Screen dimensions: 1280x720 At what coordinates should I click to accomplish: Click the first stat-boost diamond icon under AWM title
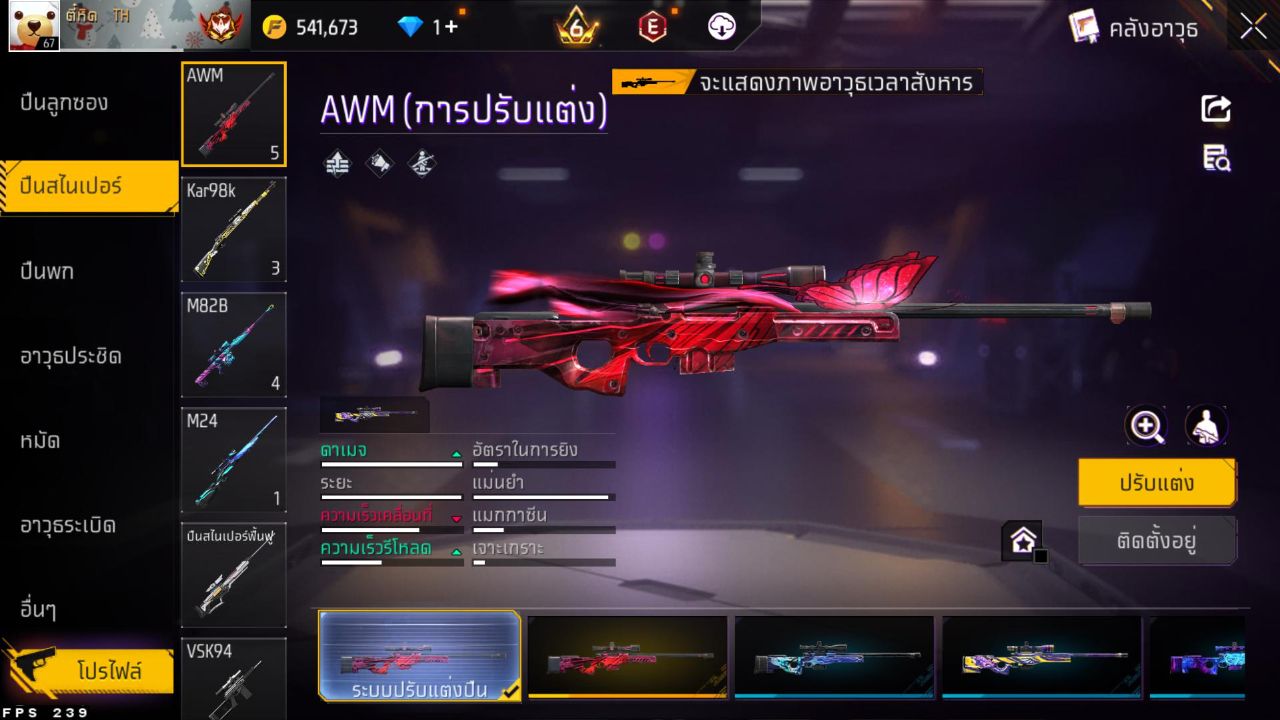(x=337, y=163)
